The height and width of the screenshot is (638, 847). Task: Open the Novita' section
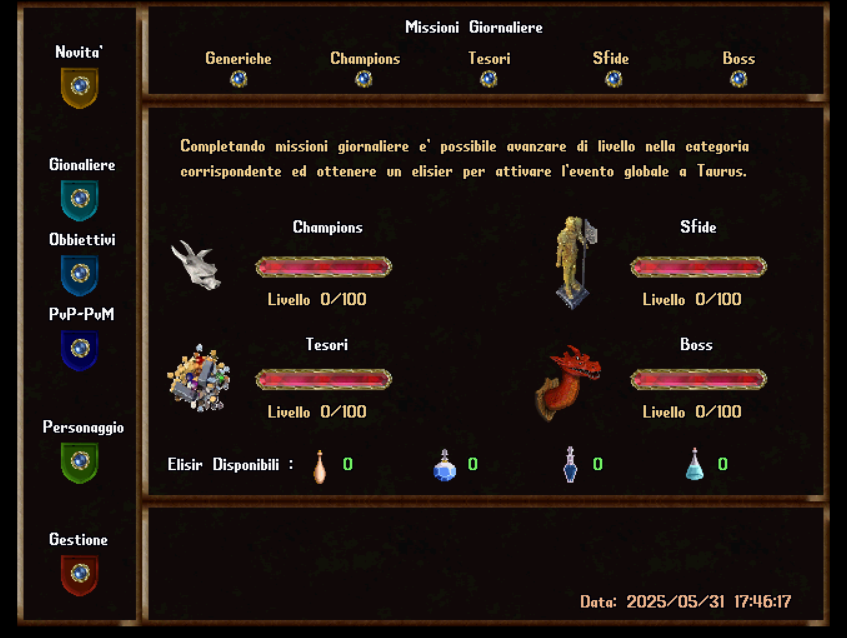point(80,87)
